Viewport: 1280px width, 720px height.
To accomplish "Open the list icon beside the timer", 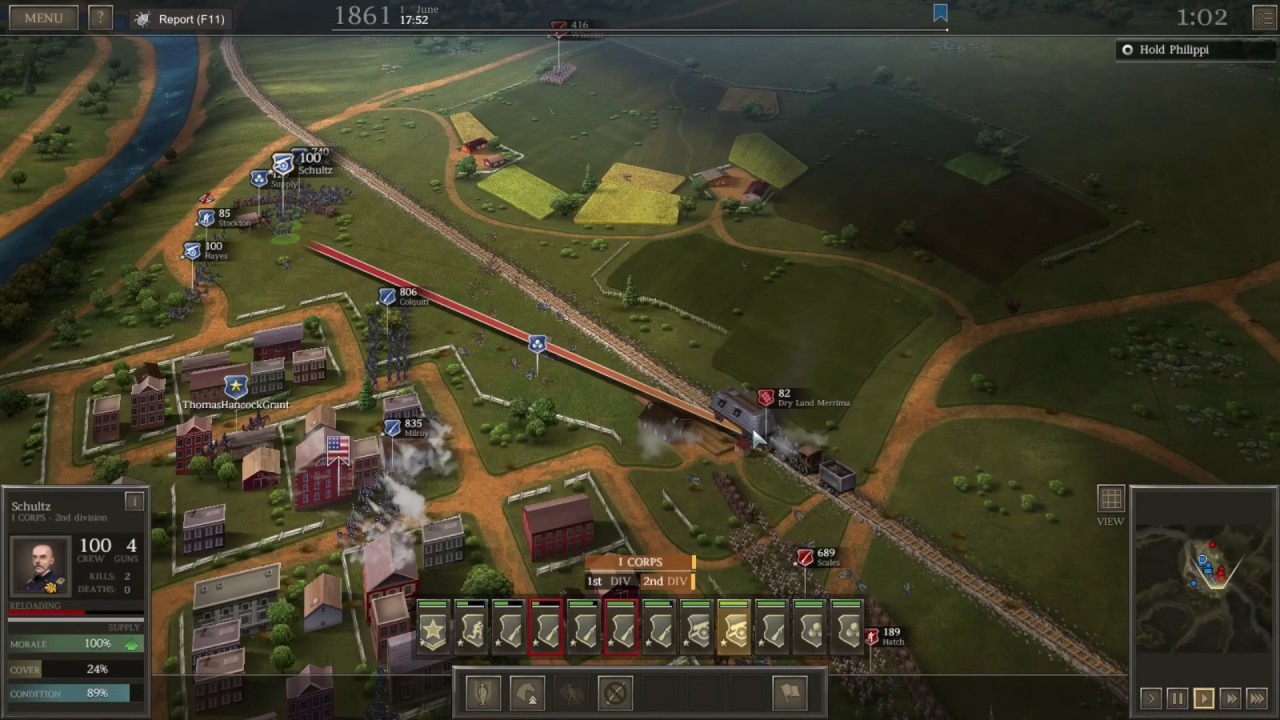I will click(x=1264, y=18).
